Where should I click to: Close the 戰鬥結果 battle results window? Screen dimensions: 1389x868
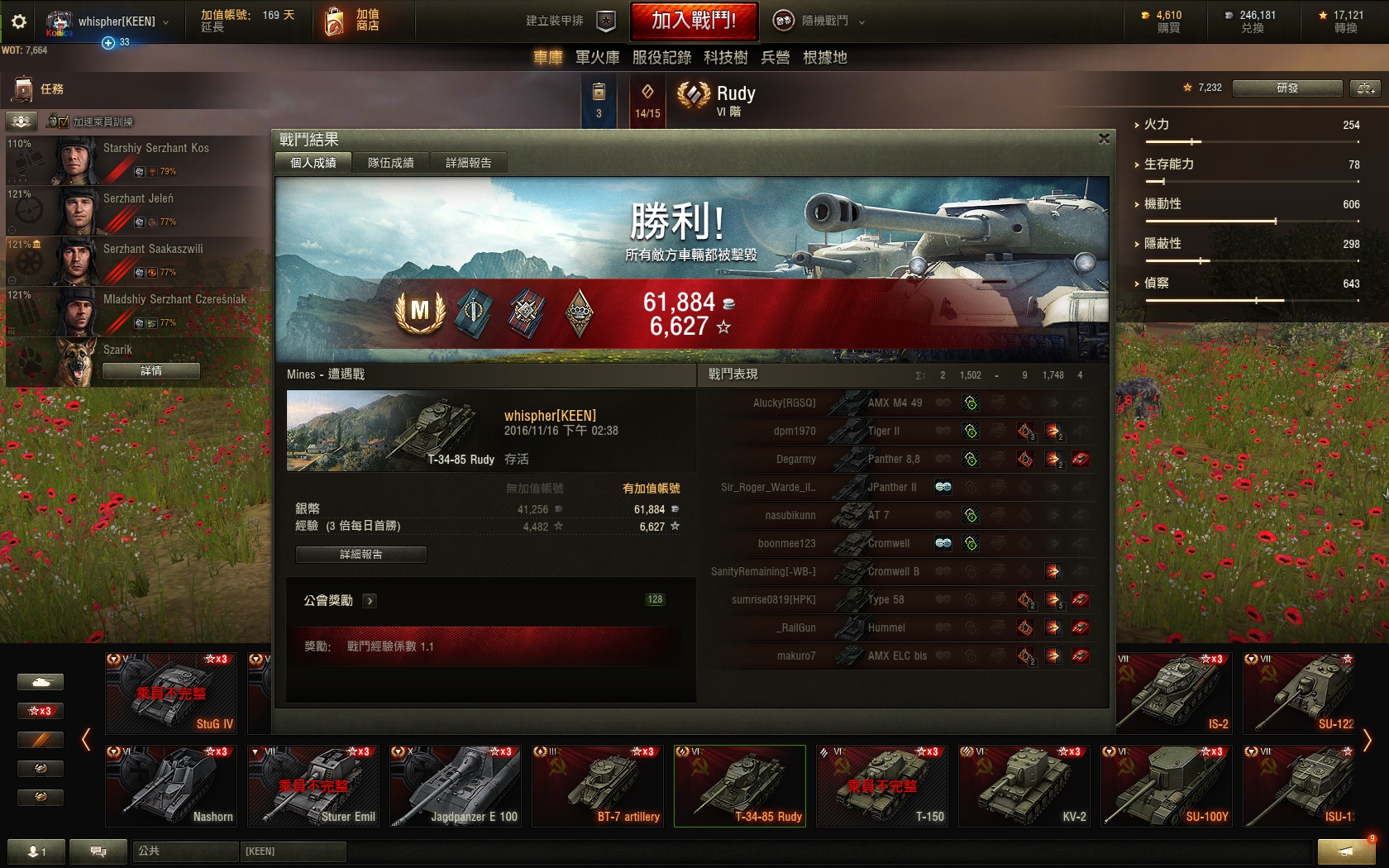click(x=1104, y=139)
